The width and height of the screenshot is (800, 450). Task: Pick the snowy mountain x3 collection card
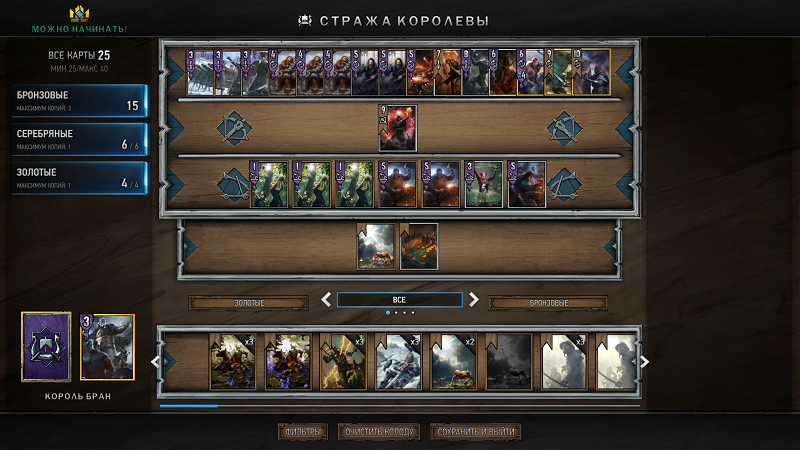point(398,361)
